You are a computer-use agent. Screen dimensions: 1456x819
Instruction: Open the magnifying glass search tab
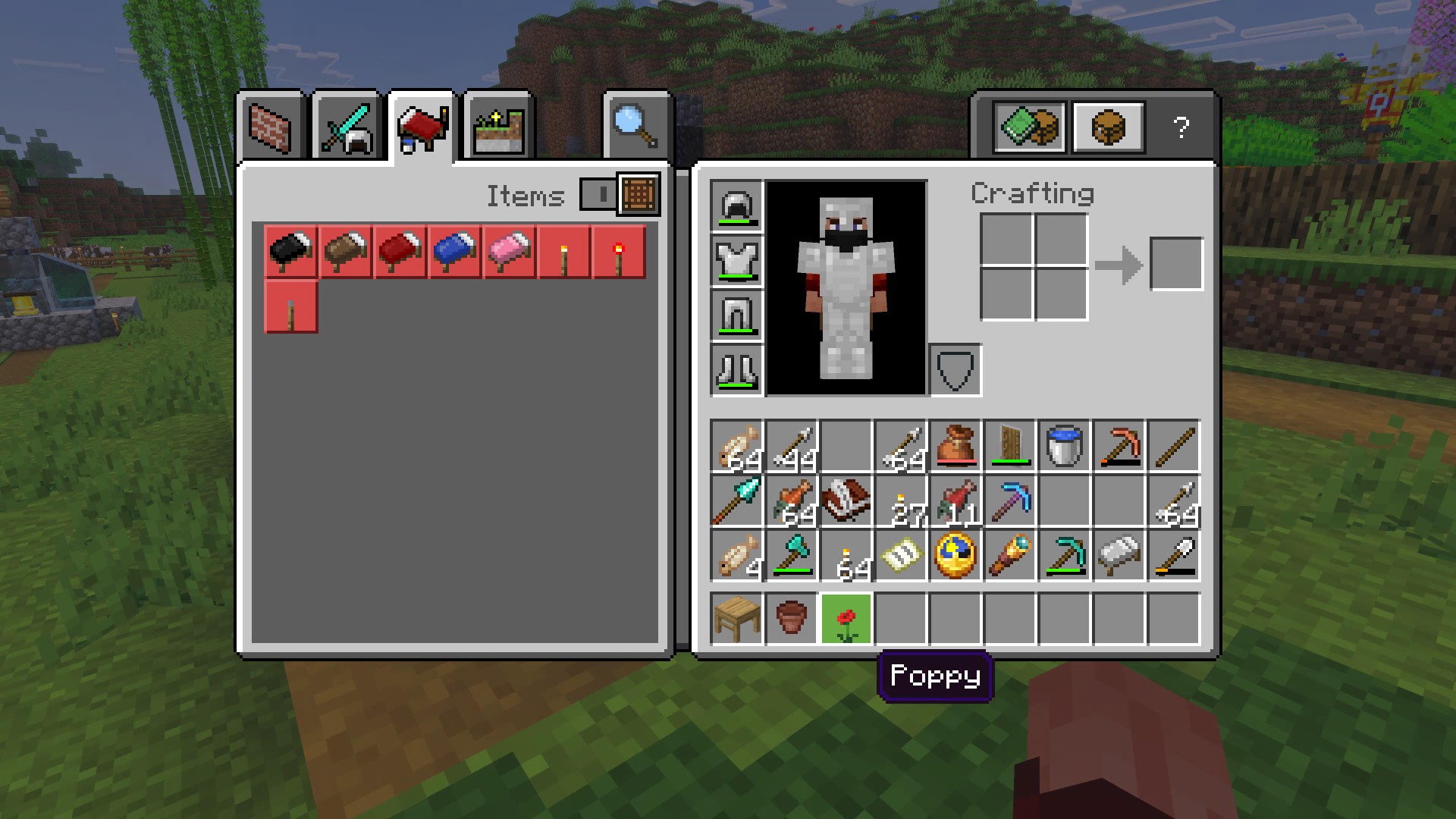pyautogui.click(x=636, y=127)
